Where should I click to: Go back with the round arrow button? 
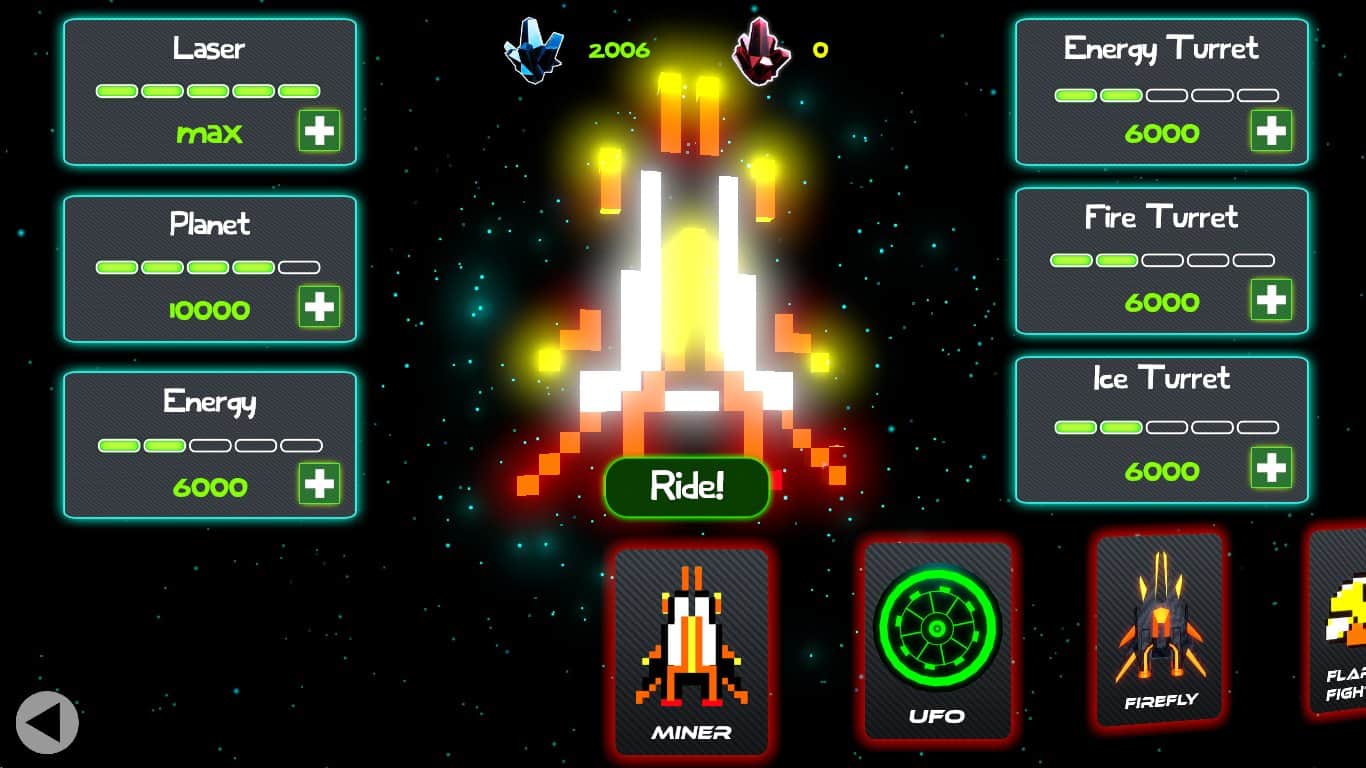47,722
